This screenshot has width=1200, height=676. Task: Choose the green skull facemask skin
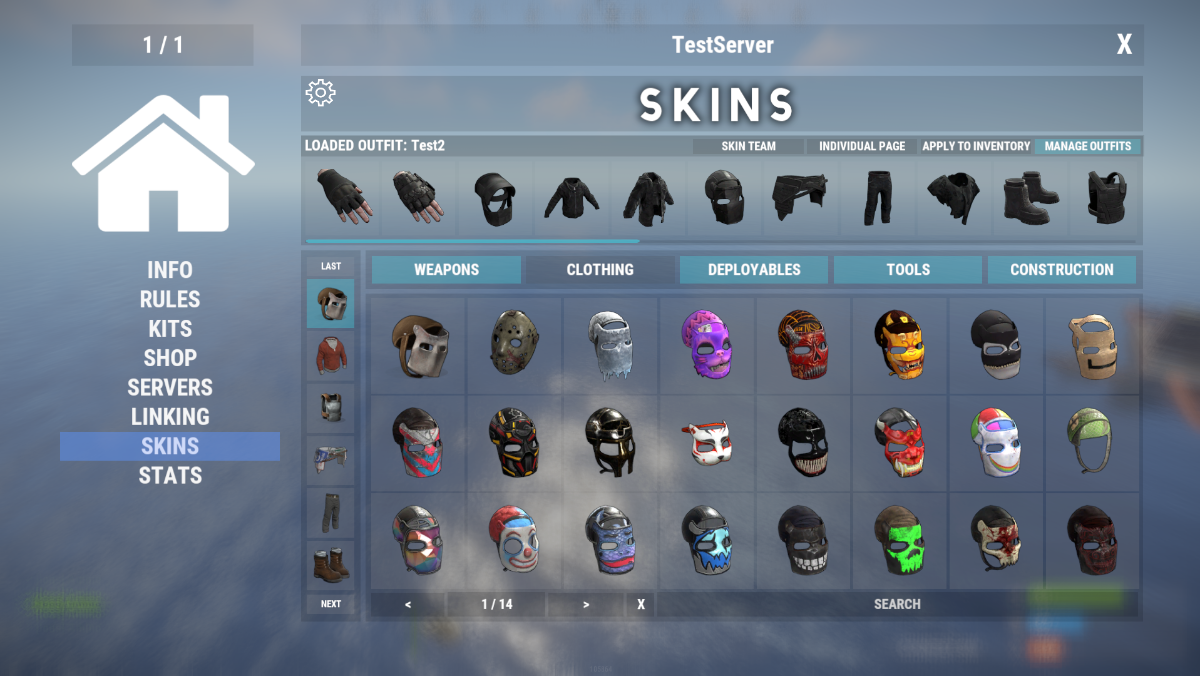[900, 540]
